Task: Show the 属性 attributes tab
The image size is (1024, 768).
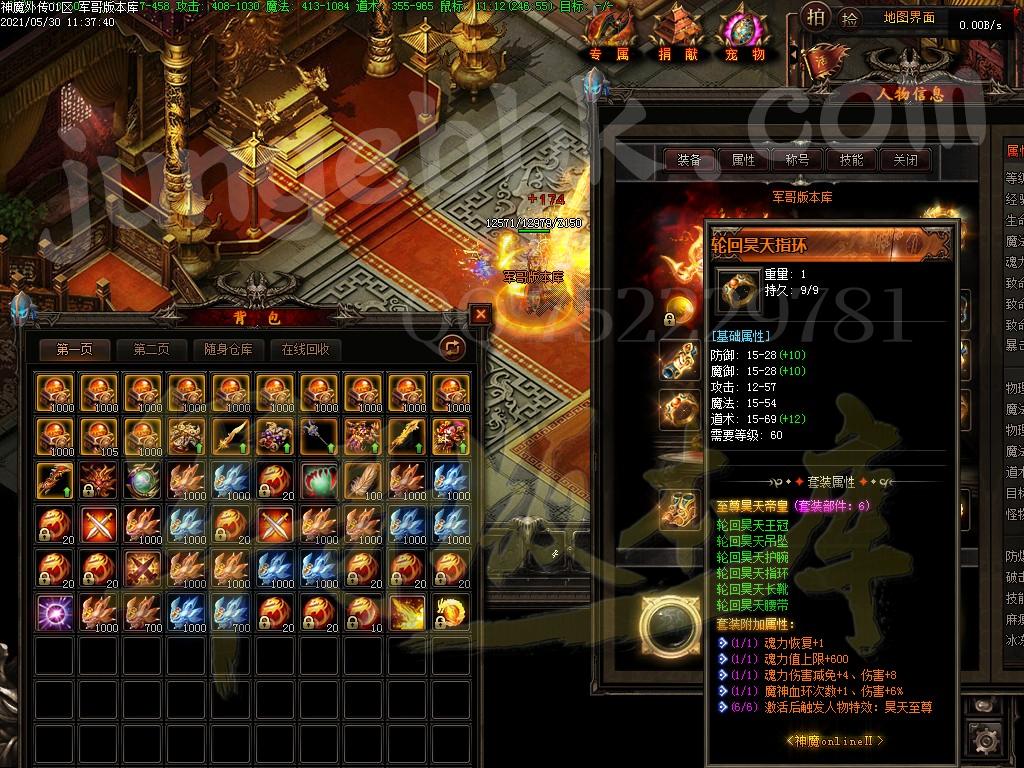Action: pos(743,159)
